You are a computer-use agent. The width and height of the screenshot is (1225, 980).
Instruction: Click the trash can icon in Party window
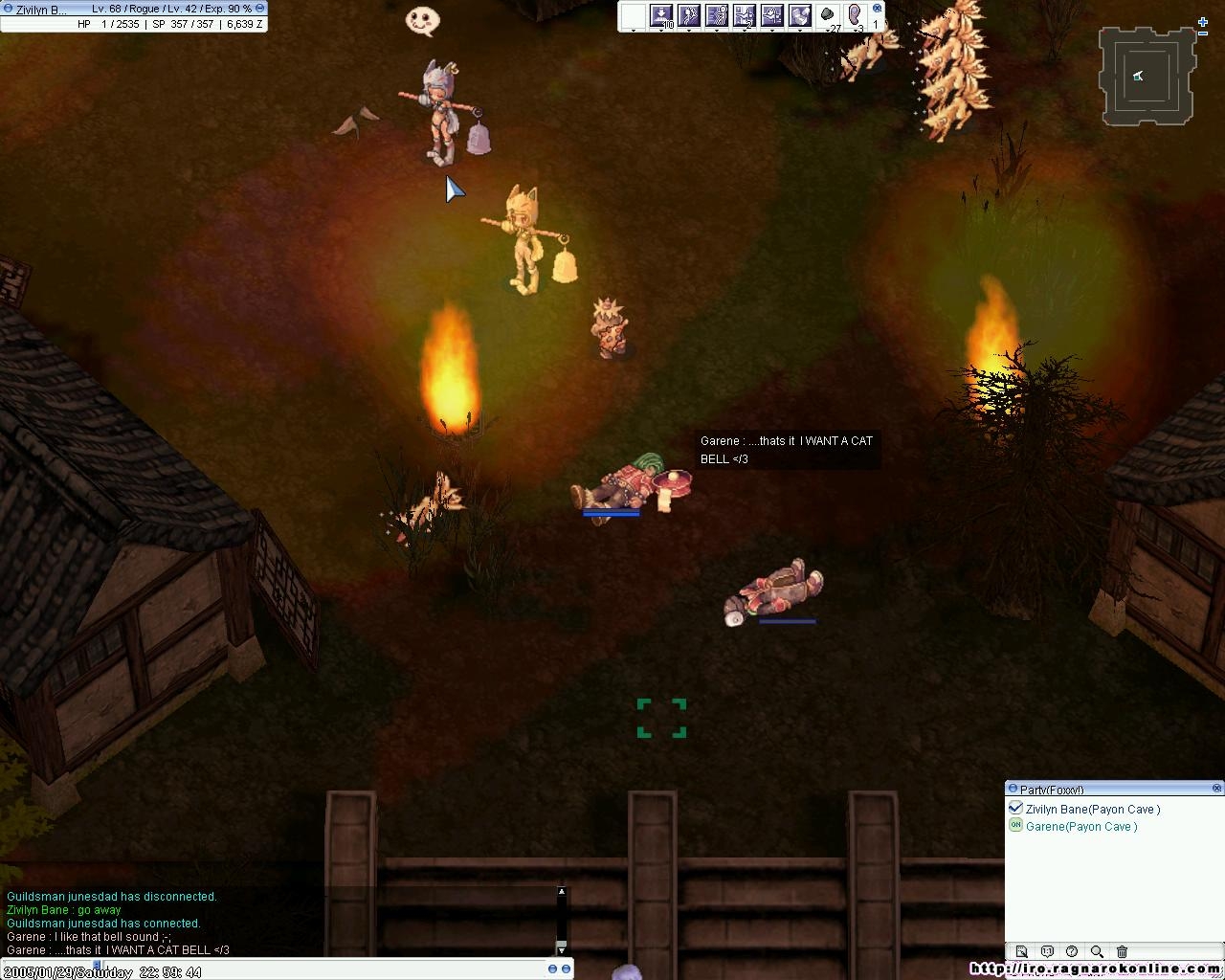click(1122, 951)
